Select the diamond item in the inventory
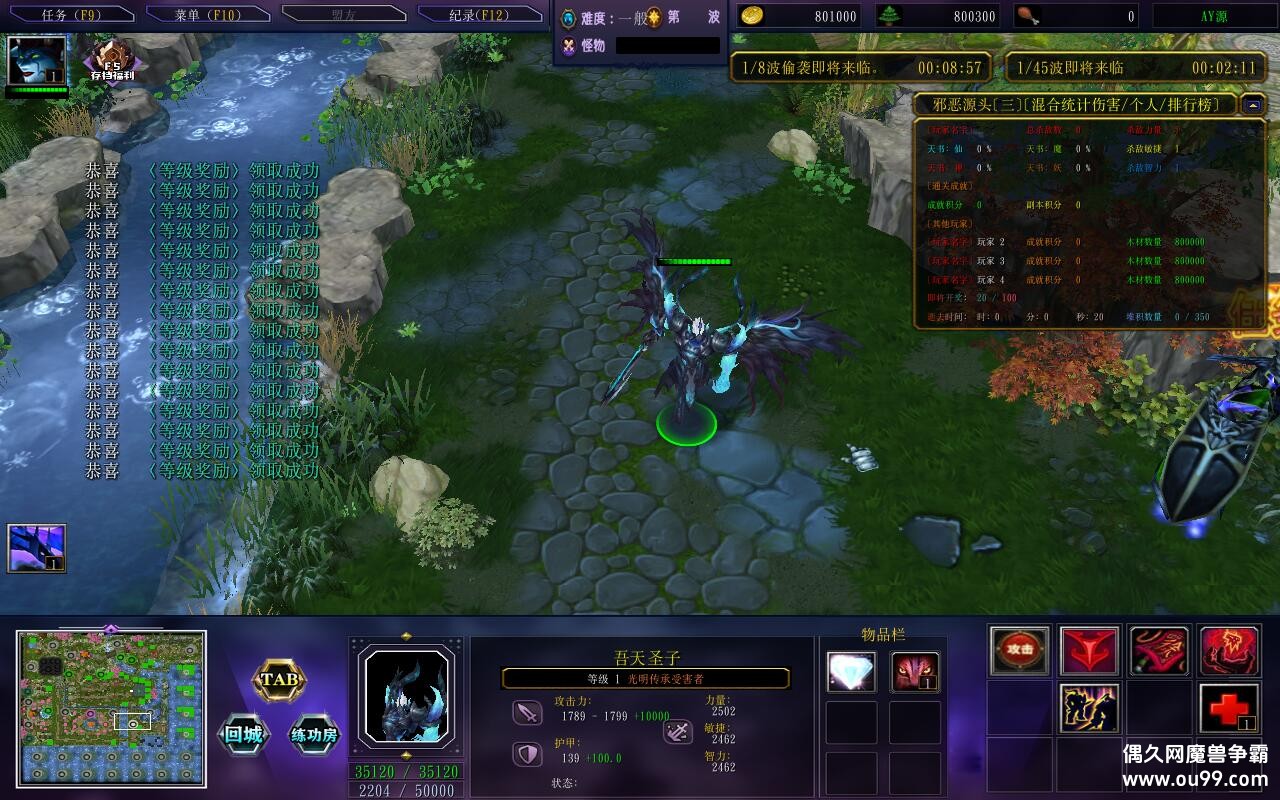The image size is (1280, 800). pos(851,672)
